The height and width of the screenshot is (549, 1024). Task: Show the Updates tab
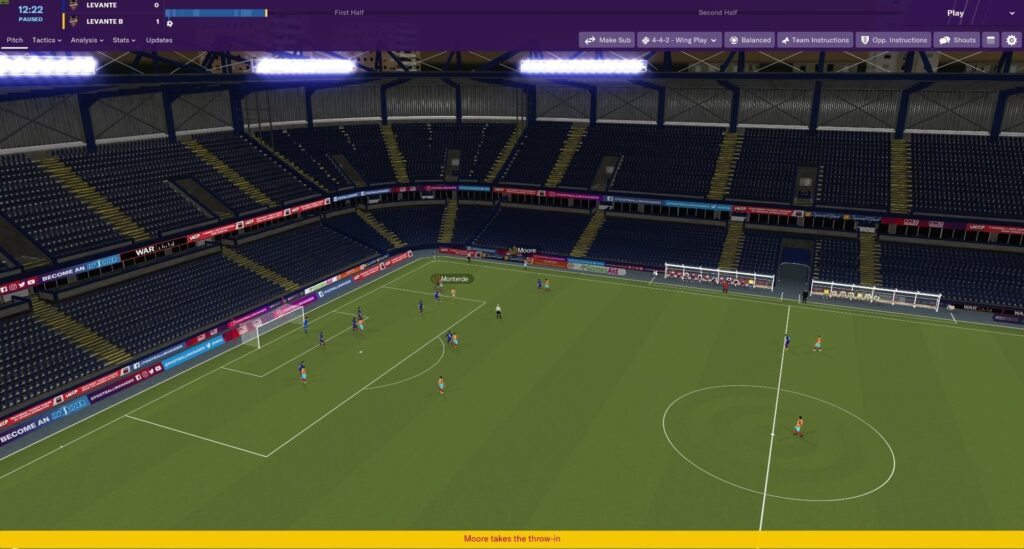coord(159,40)
